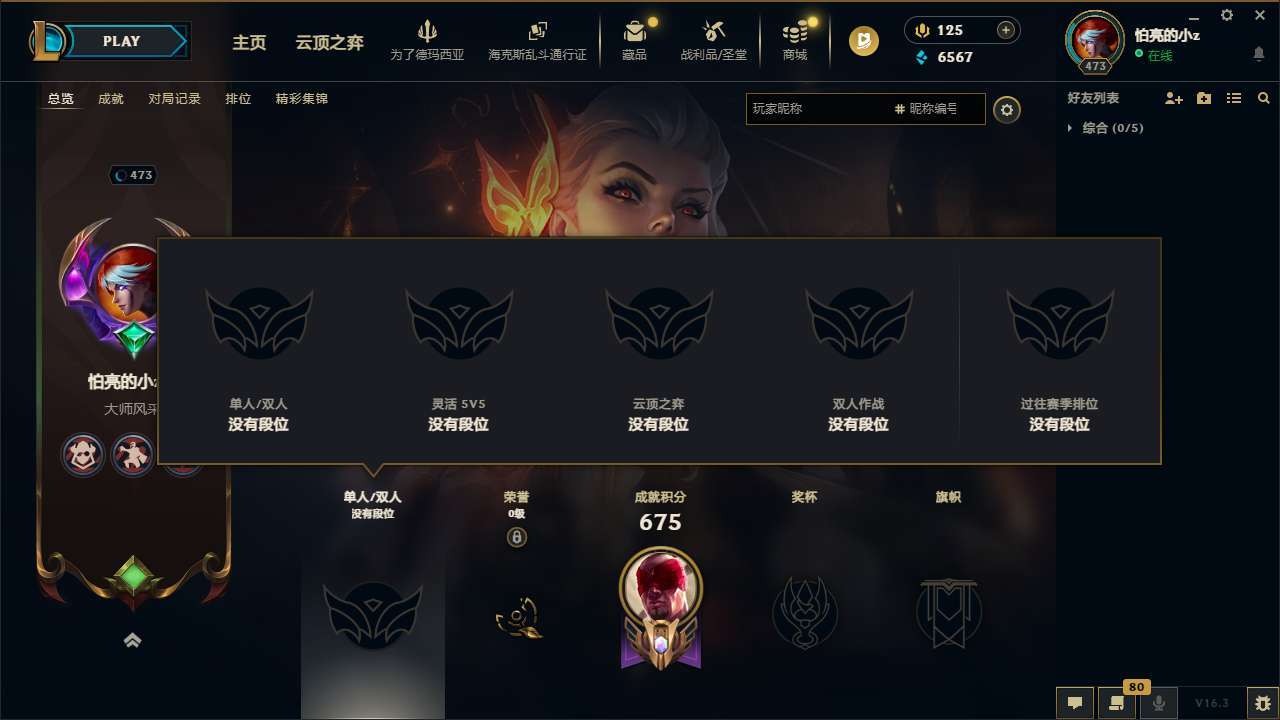Toggle the voice microphone icon
This screenshot has height=720, width=1280.
click(x=1158, y=703)
